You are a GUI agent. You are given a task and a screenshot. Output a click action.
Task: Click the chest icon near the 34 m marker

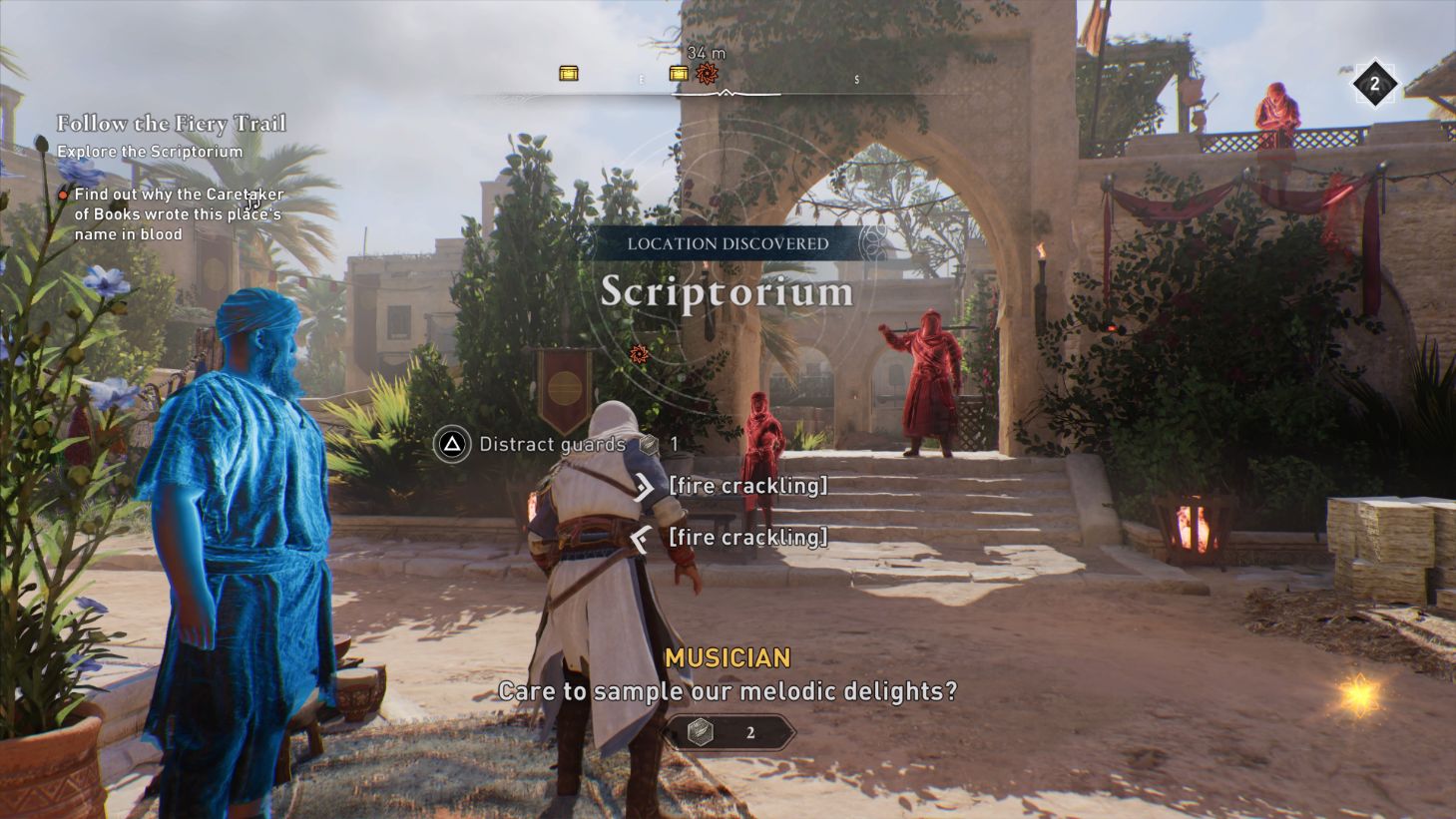[679, 73]
